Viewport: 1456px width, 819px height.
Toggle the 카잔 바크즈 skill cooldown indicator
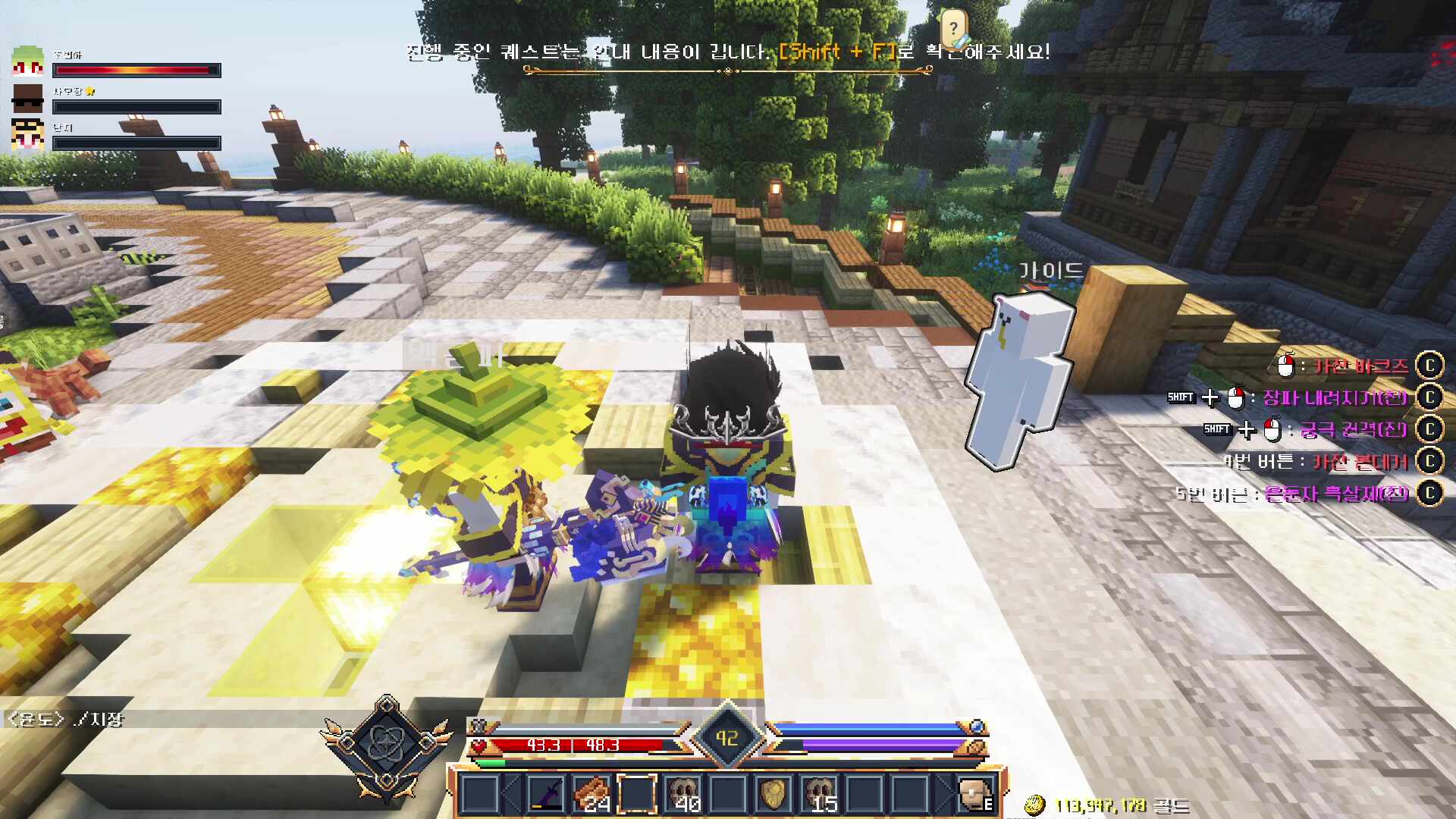(x=1432, y=366)
